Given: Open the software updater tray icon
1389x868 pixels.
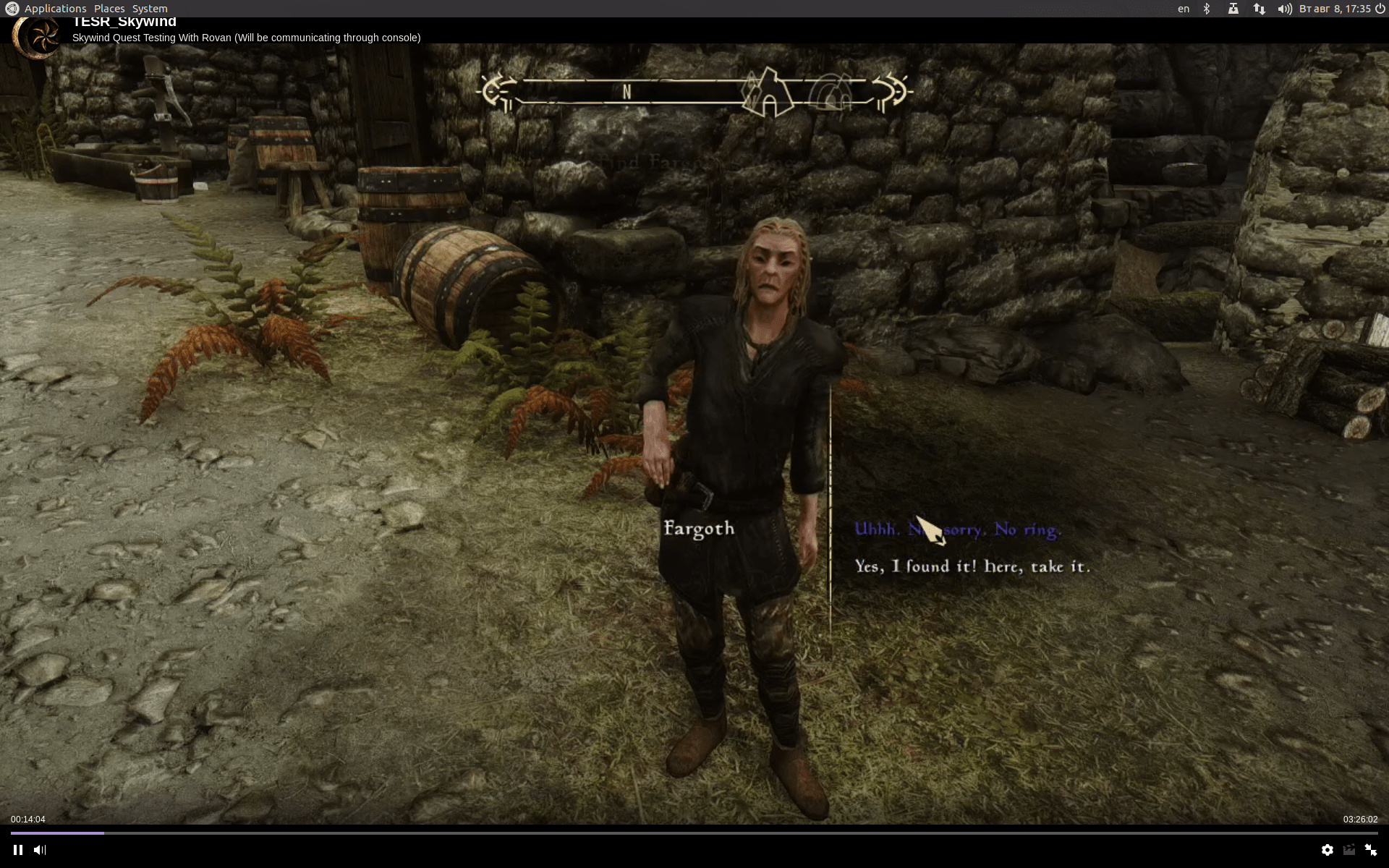Looking at the screenshot, I should point(1233,8).
